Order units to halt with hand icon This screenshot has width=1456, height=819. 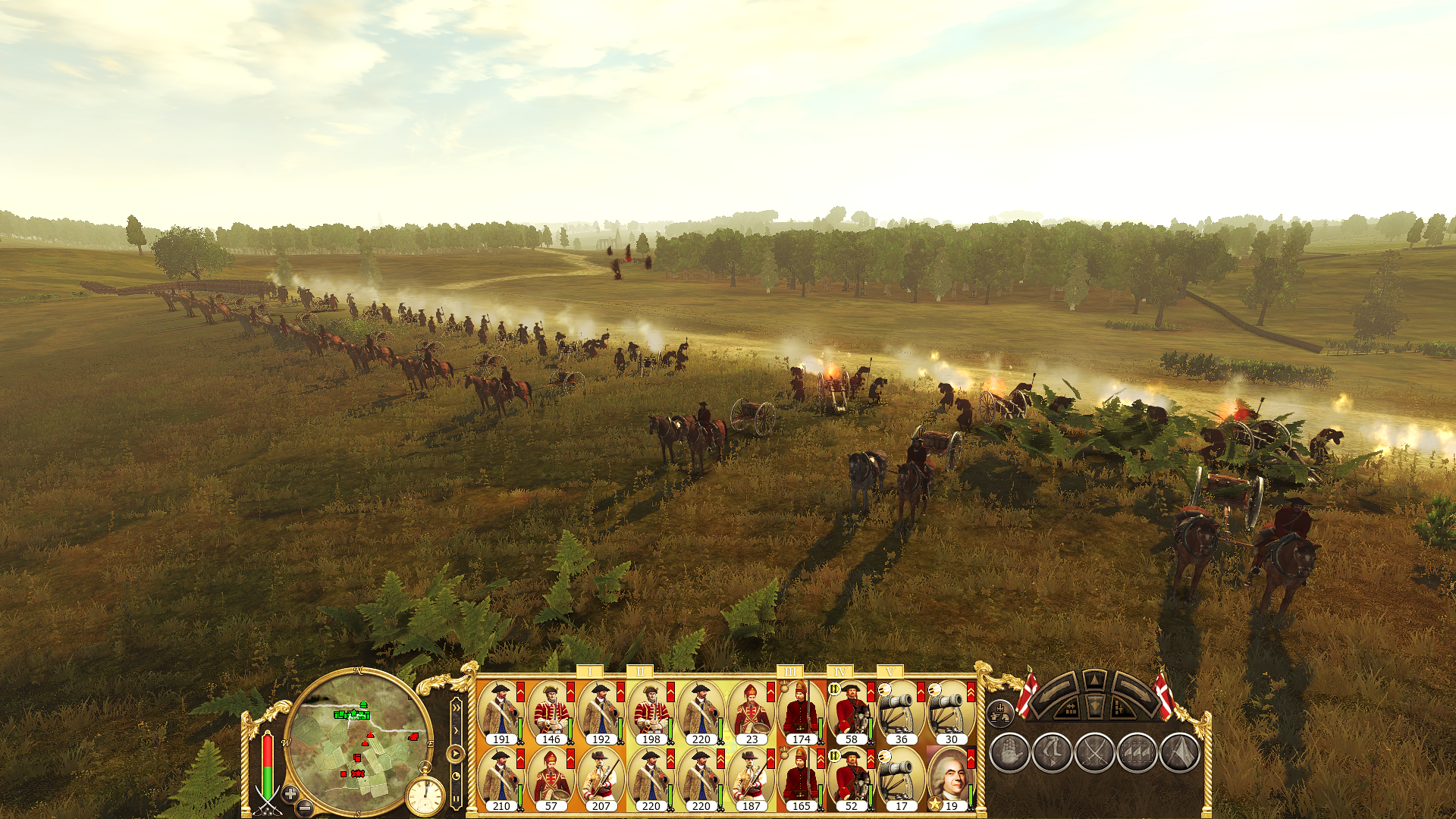click(1009, 753)
